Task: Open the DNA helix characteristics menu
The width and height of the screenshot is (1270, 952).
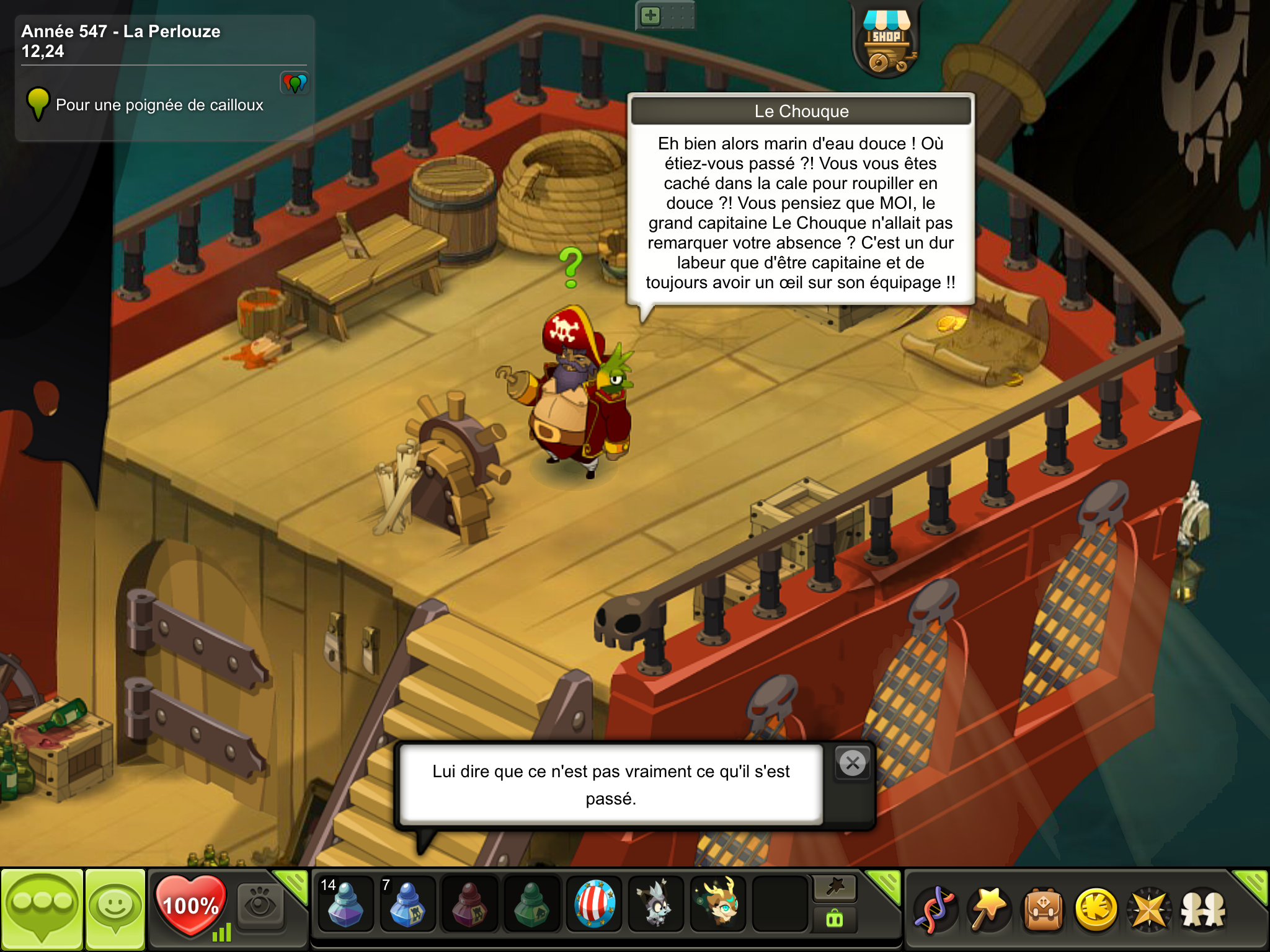Action: coord(936,909)
